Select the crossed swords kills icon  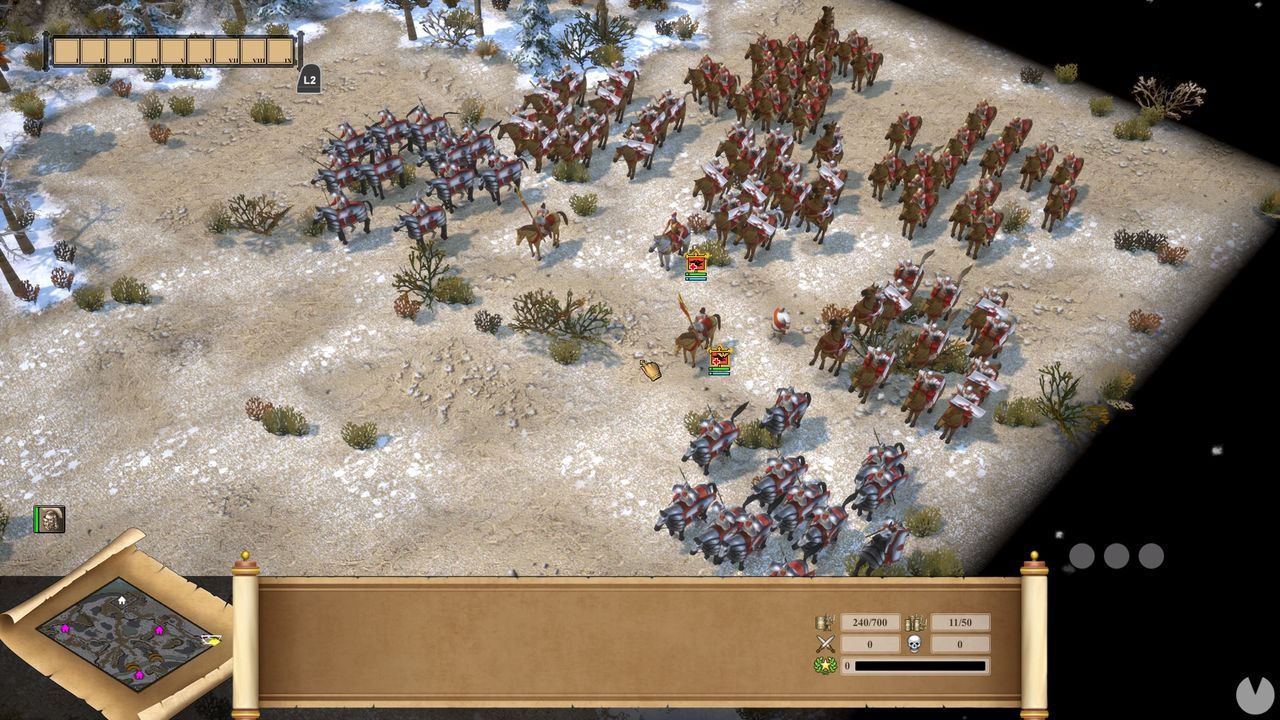[826, 644]
